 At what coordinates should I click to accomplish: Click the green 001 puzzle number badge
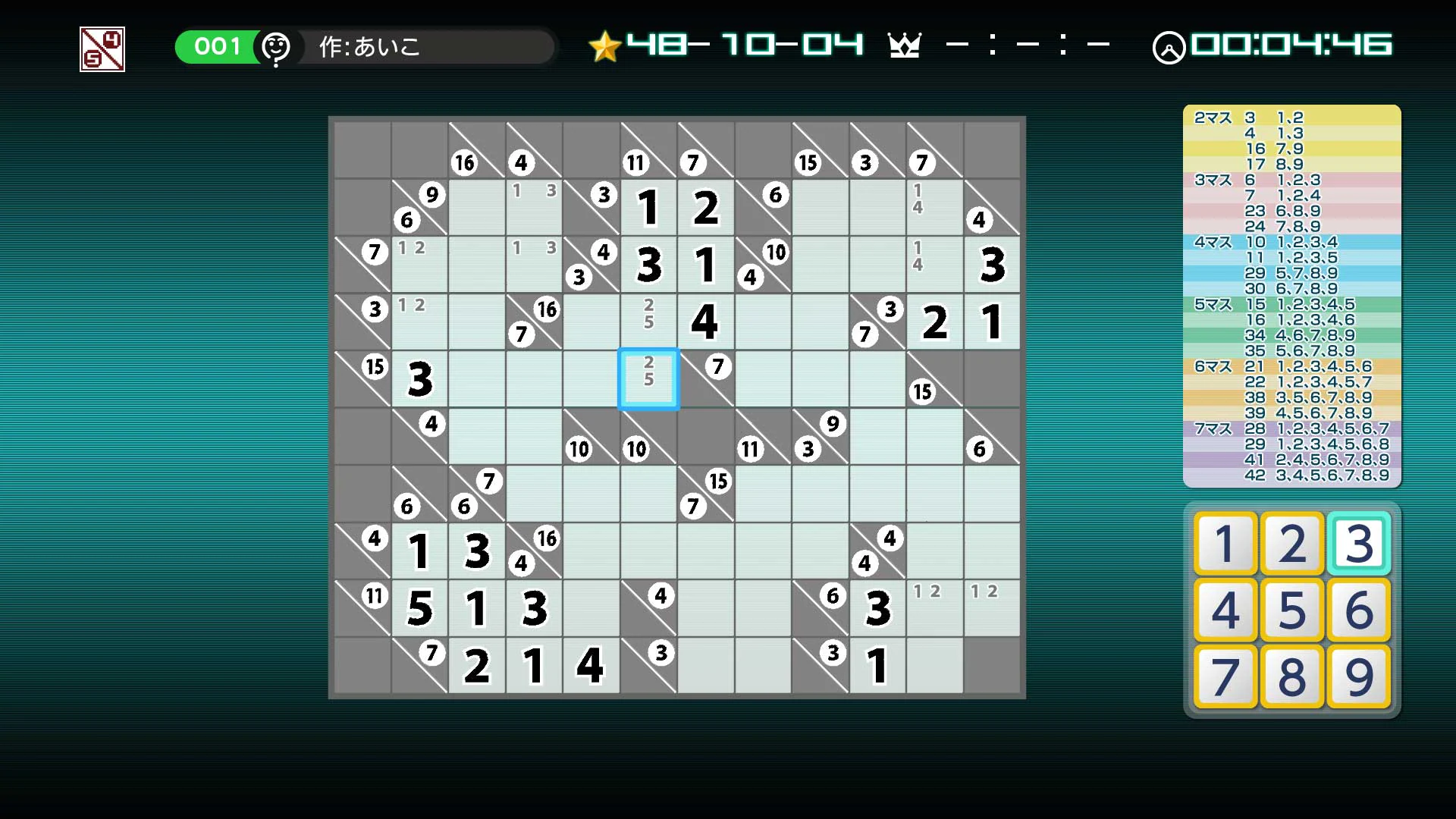(216, 46)
